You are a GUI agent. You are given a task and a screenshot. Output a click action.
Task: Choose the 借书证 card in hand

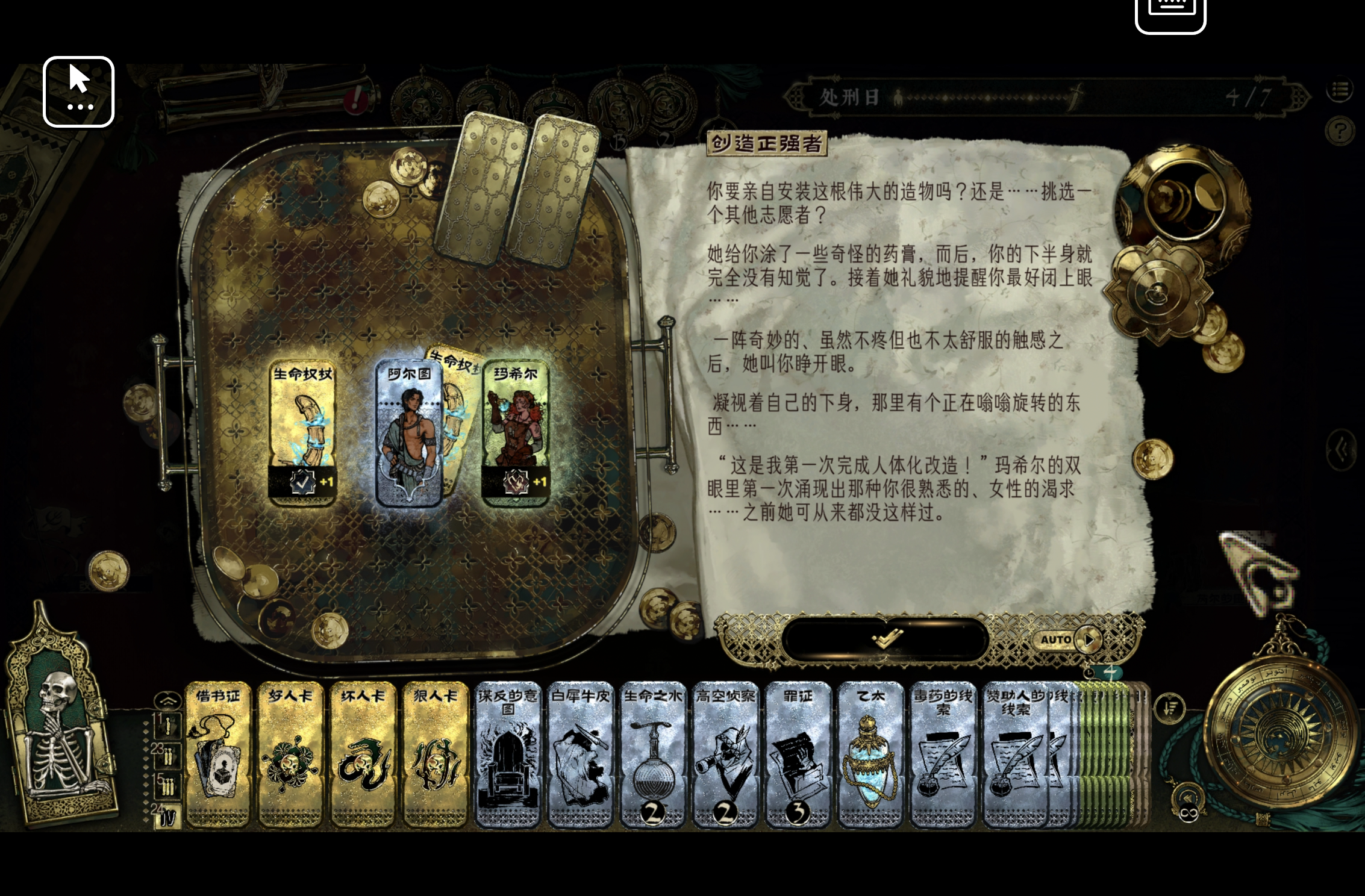click(217, 754)
